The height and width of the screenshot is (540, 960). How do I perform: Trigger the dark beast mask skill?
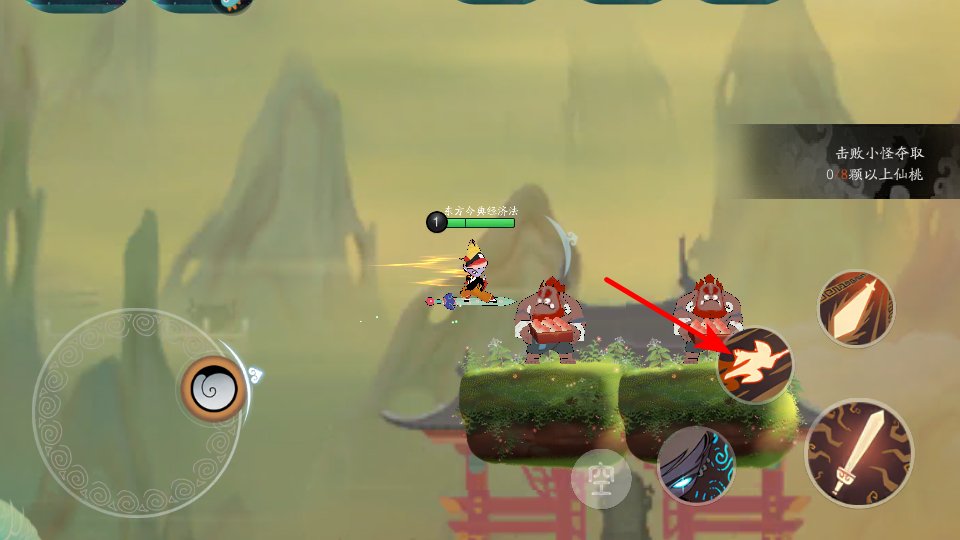[x=696, y=465]
